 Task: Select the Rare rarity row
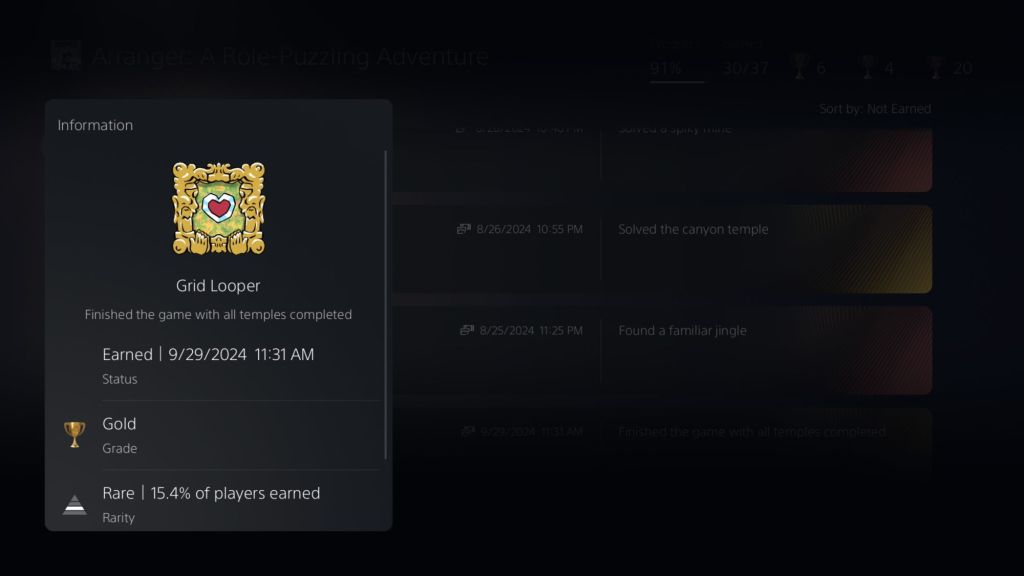click(x=218, y=503)
